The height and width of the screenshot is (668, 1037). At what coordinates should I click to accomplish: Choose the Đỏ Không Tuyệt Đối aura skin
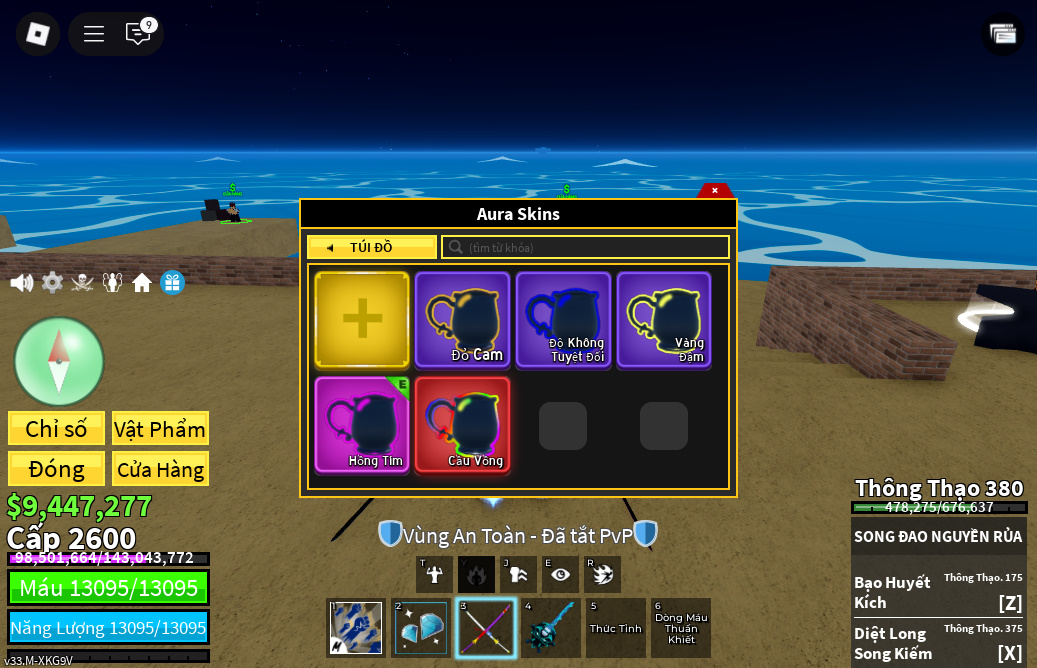pos(563,319)
